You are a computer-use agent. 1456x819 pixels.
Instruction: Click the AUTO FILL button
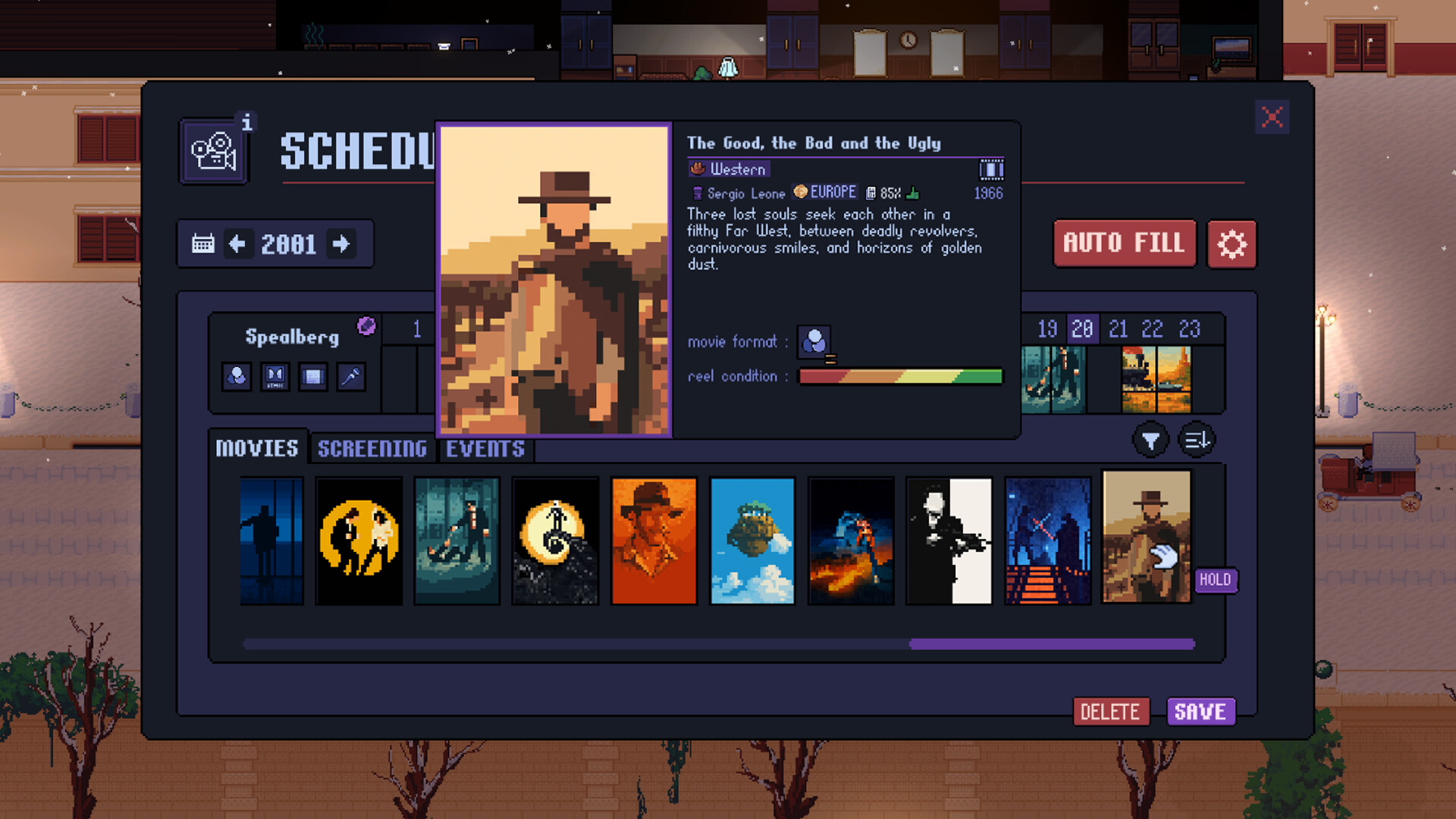pyautogui.click(x=1124, y=243)
